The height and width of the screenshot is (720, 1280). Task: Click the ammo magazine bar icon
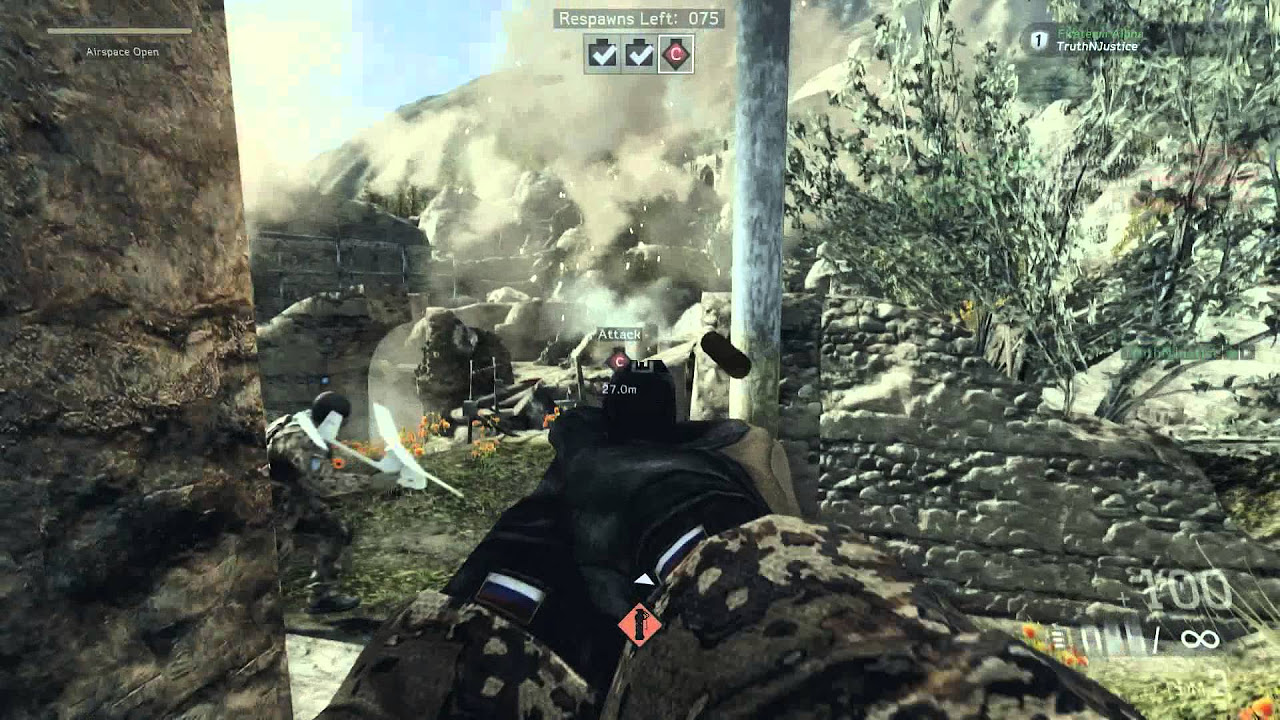(x=1058, y=638)
